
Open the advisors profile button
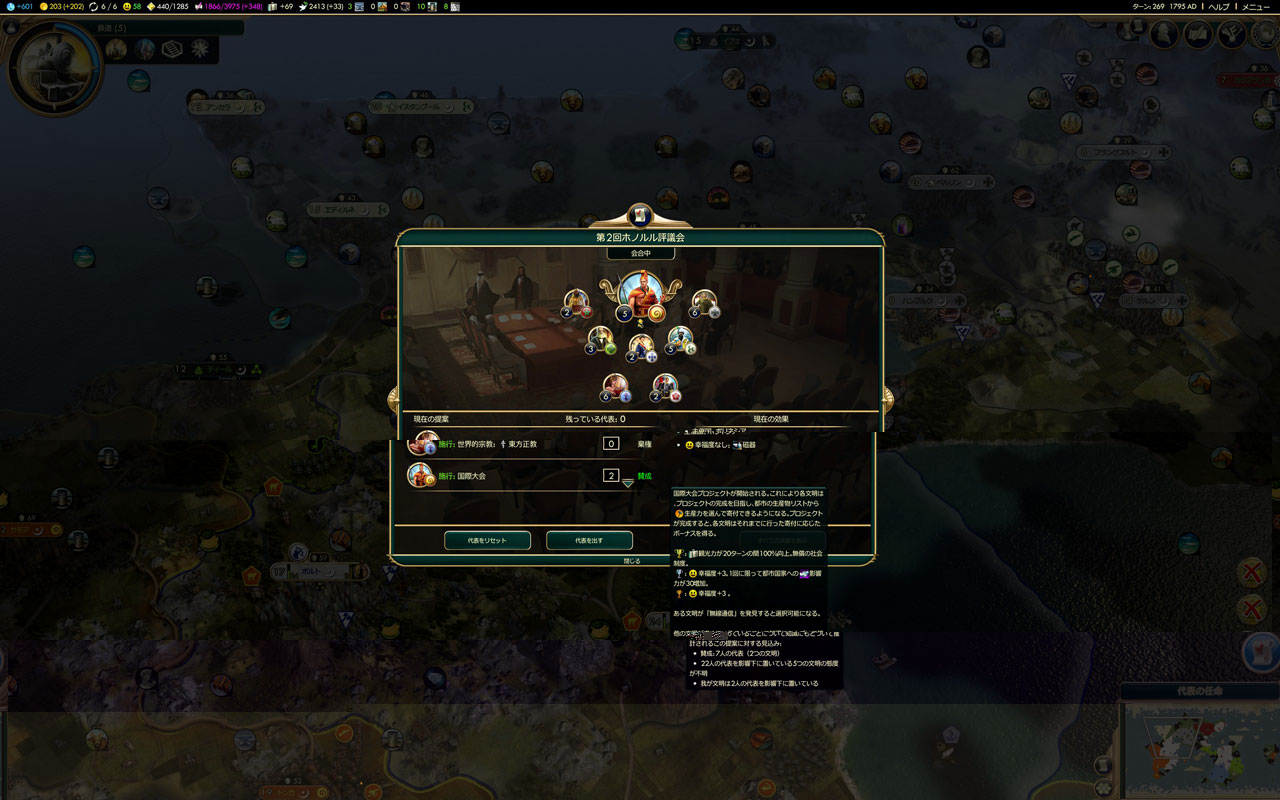pos(1164,35)
